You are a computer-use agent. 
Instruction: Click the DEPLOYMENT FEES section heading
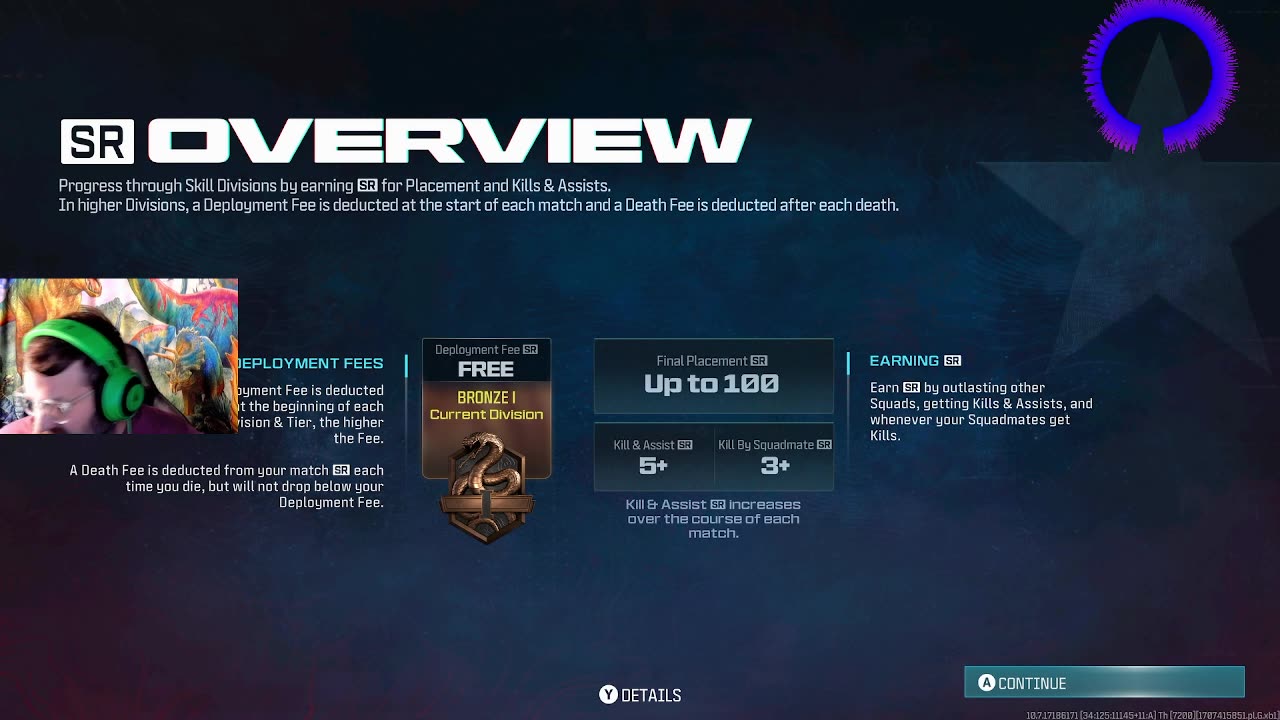pos(309,363)
